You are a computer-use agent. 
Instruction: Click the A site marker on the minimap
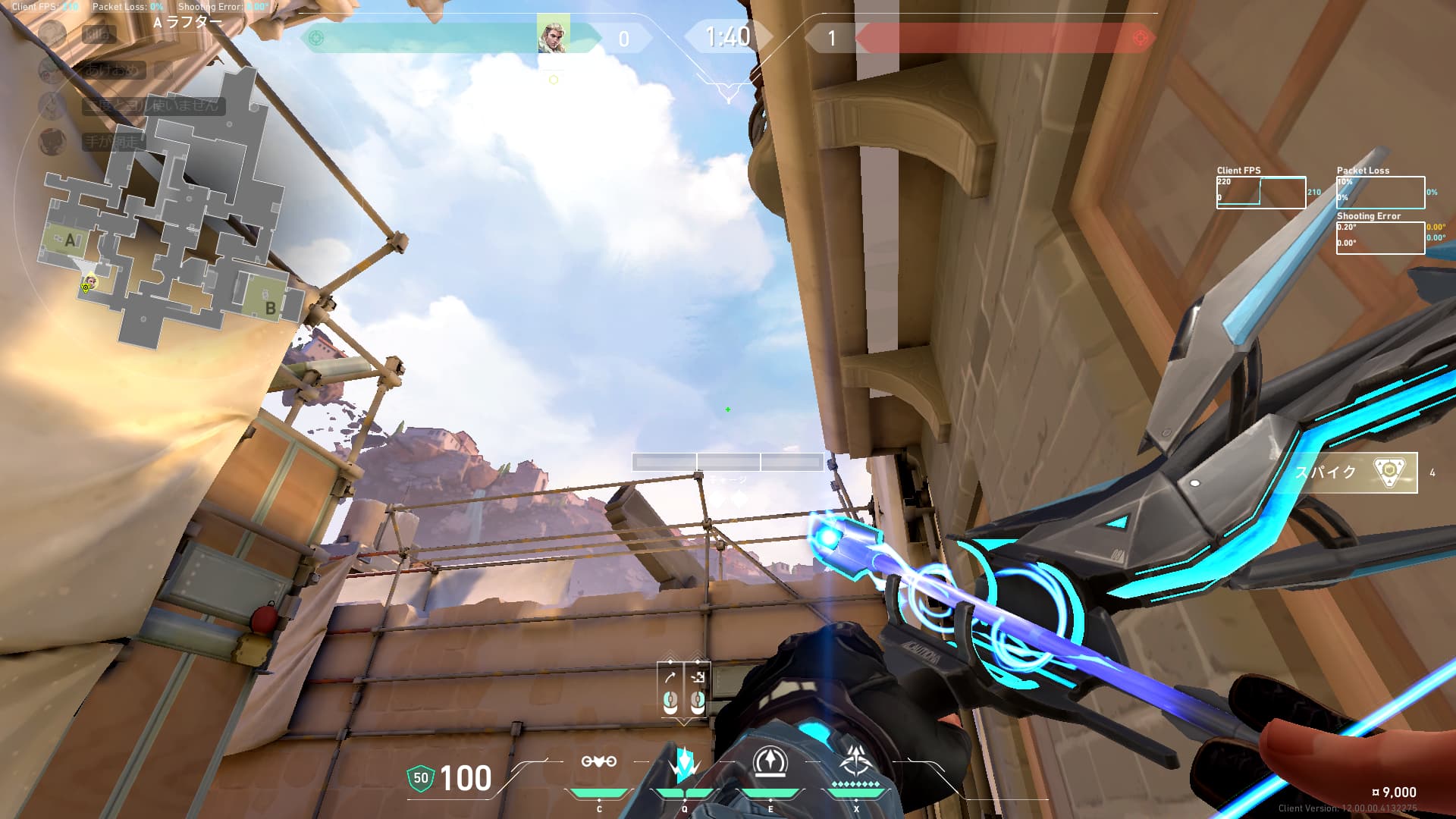(70, 241)
